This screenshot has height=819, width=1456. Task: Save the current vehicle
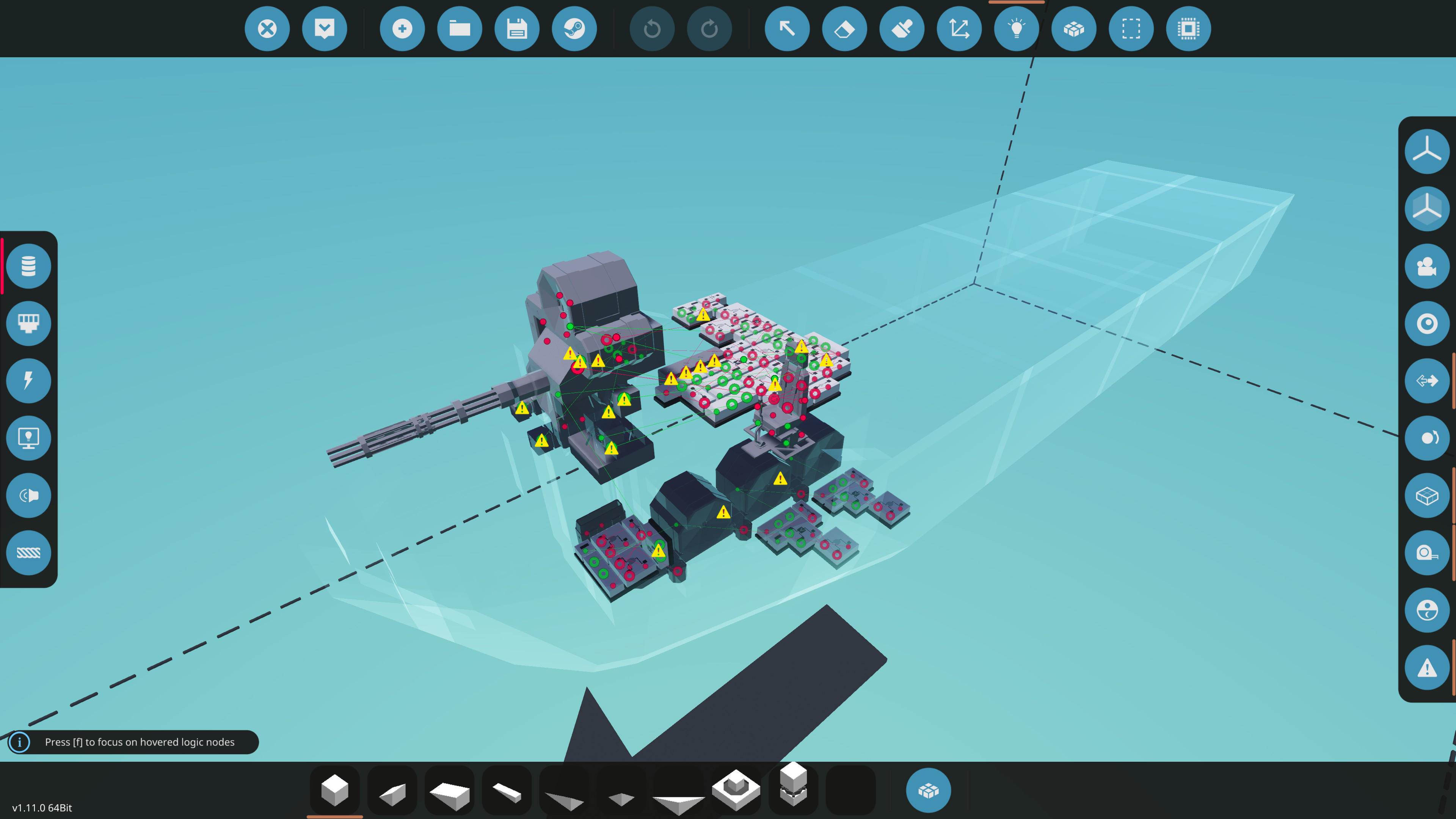pyautogui.click(x=517, y=29)
